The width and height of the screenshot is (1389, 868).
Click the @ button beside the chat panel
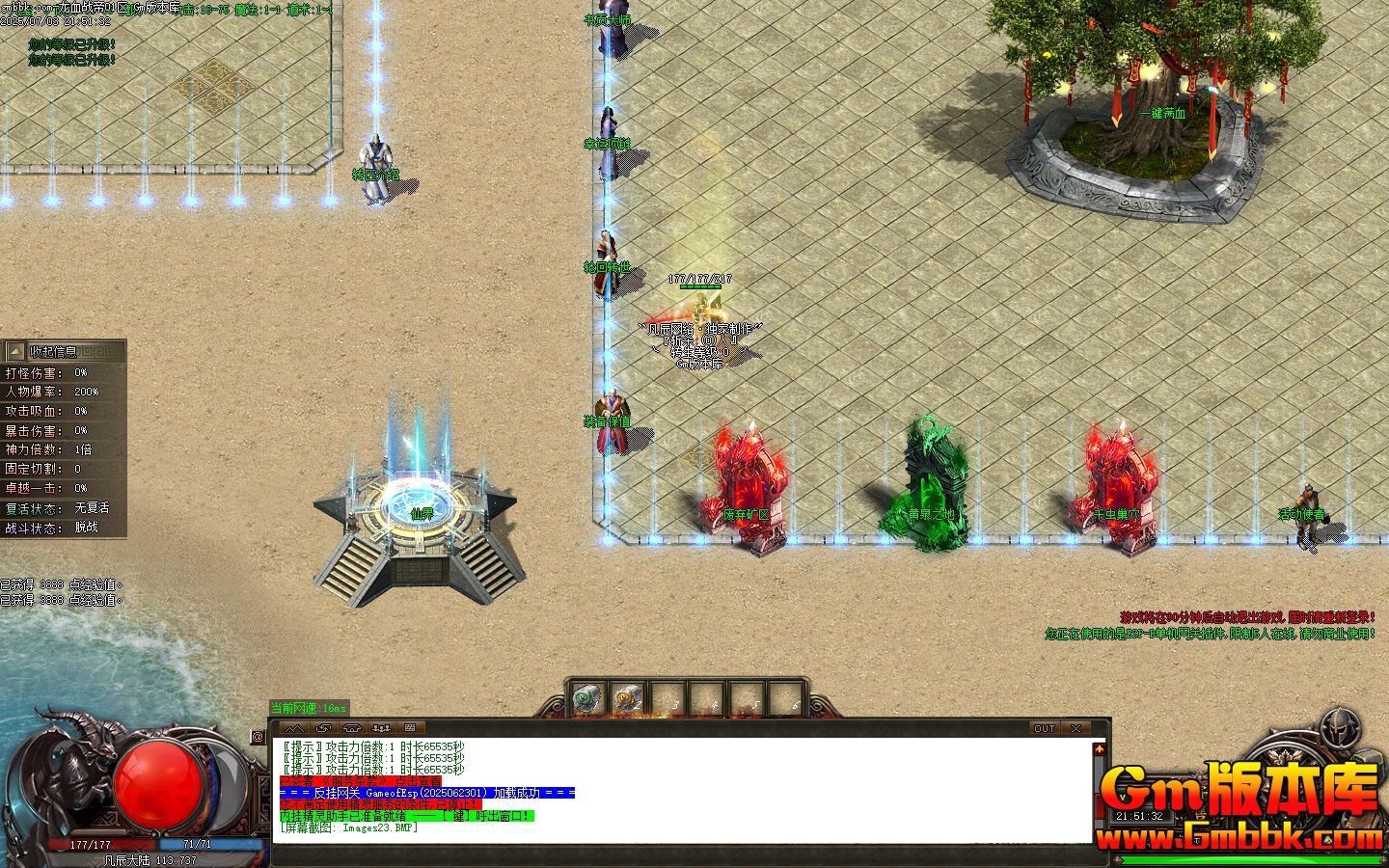pos(258,737)
